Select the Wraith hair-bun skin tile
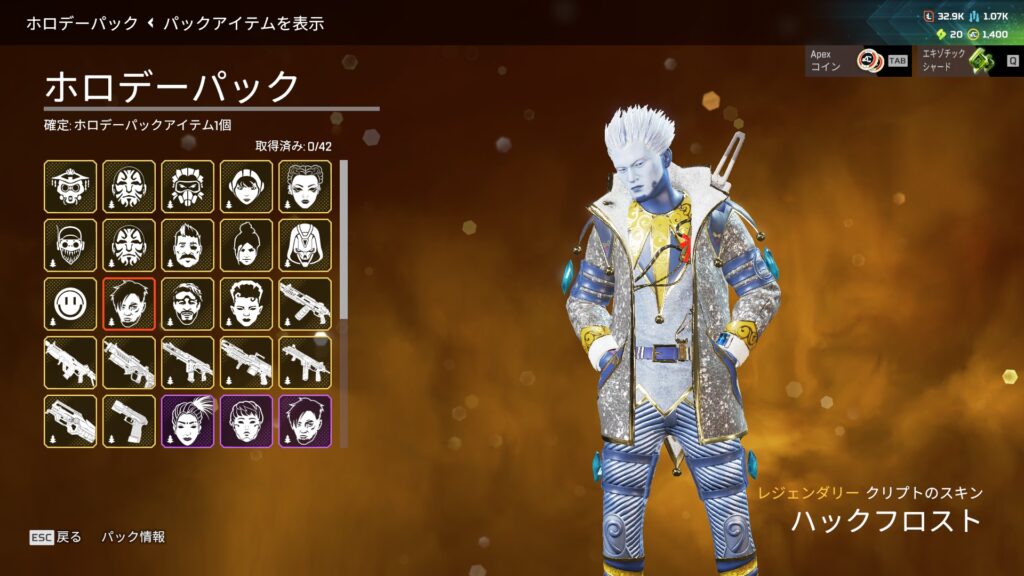This screenshot has width=1024, height=576. point(246,245)
